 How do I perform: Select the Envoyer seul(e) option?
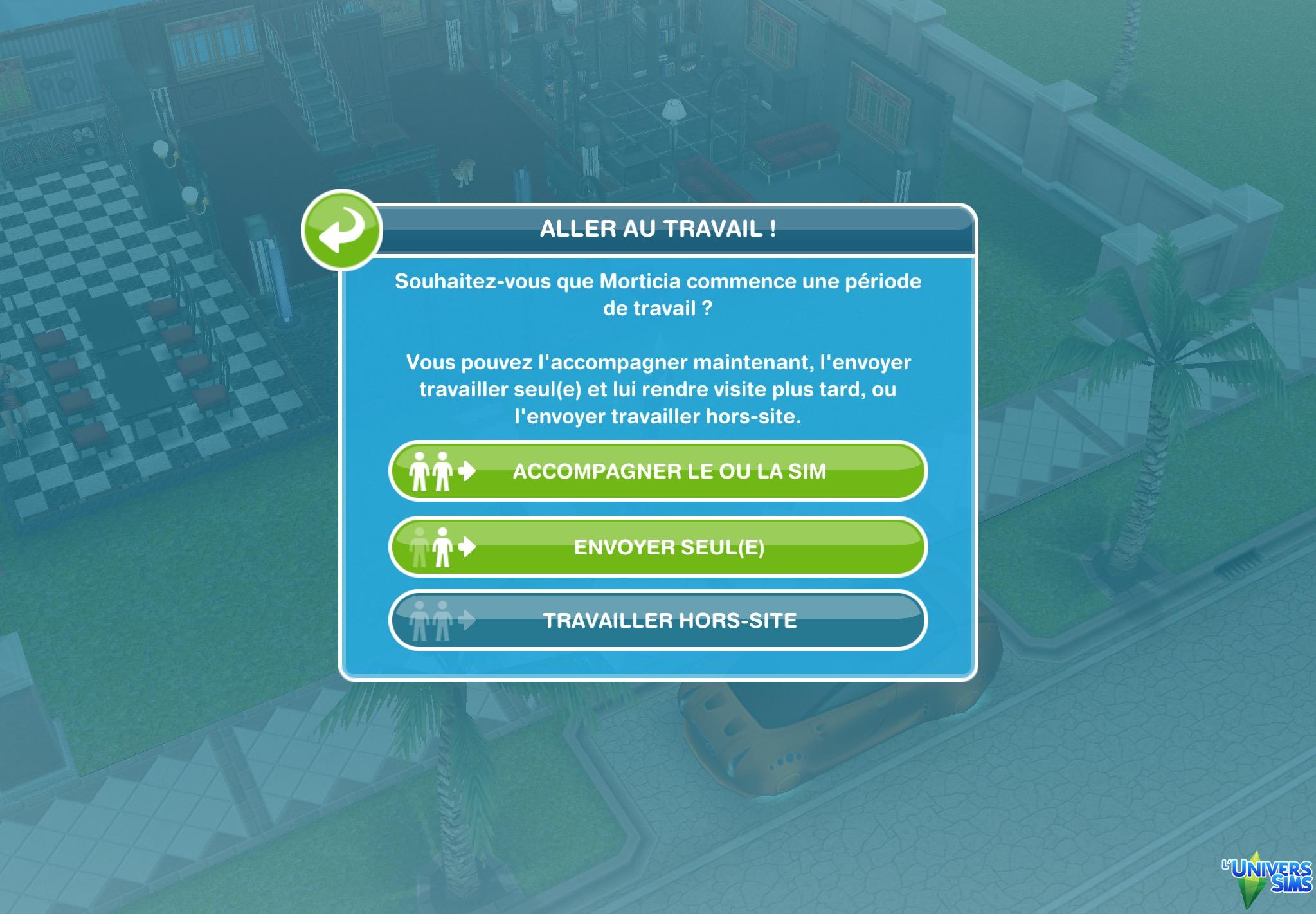coord(658,547)
